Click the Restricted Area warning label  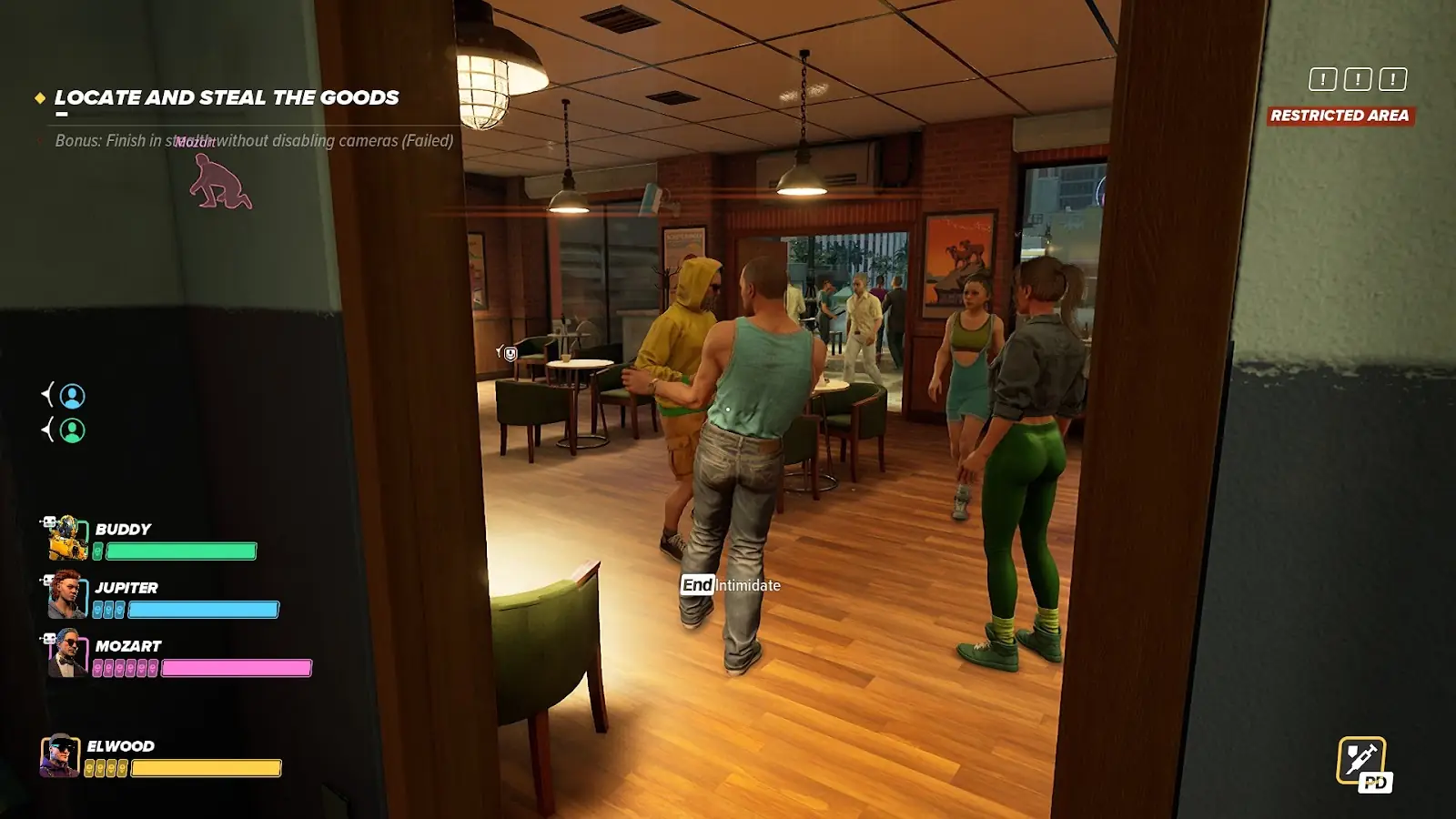(1340, 116)
